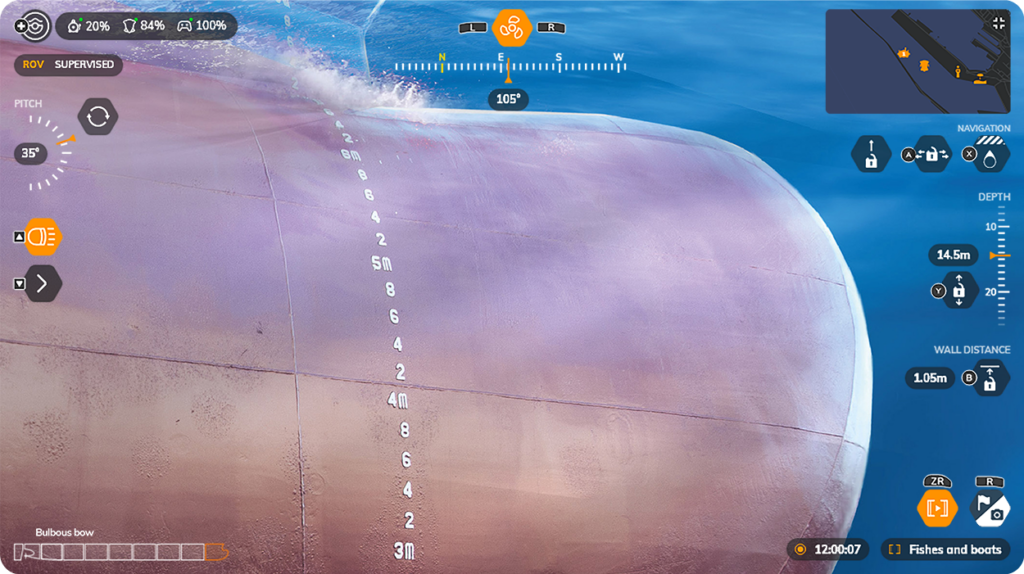This screenshot has width=1024, height=574.
Task: Activate the pitch reset rotate-arrows hexagon
Action: pos(97,116)
